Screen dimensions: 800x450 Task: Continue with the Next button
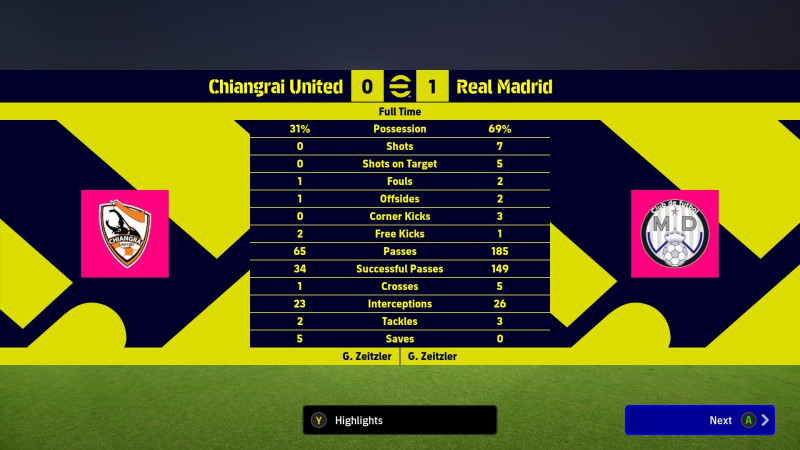pos(699,420)
